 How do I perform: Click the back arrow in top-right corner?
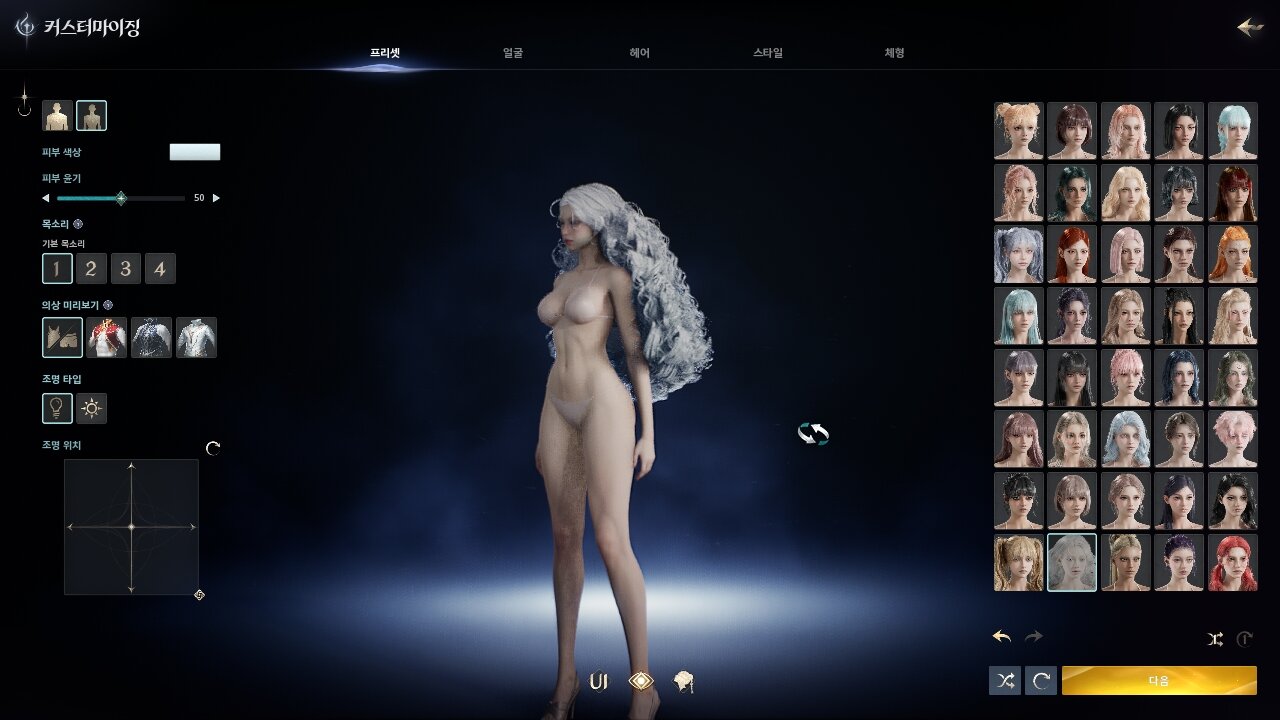[x=1249, y=27]
